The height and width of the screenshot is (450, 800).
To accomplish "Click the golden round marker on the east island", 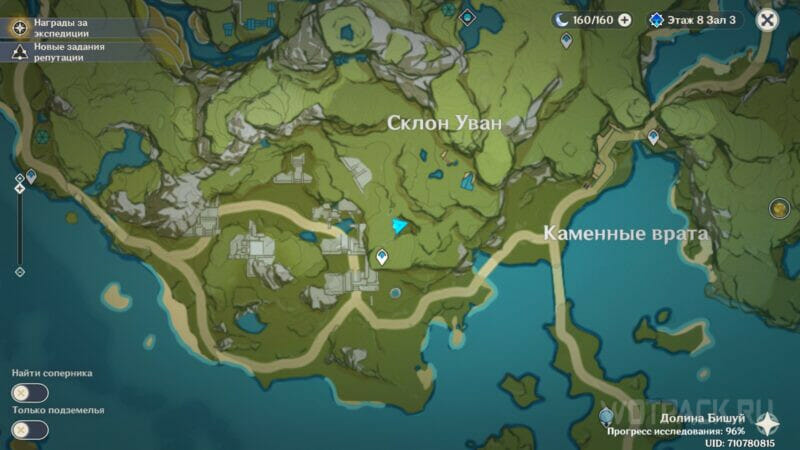I will pos(780,208).
